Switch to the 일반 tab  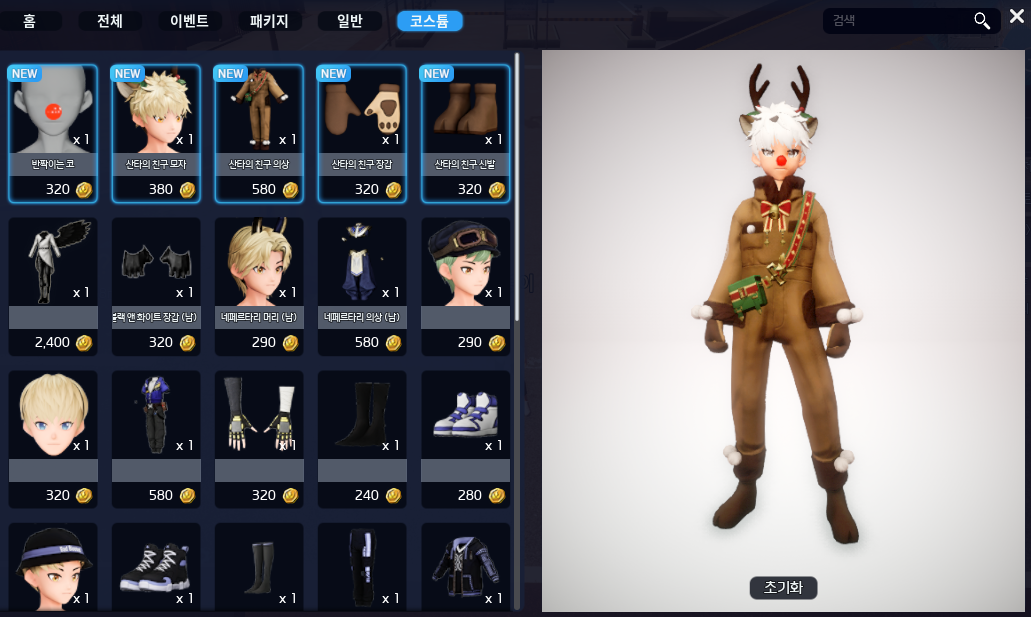pyautogui.click(x=349, y=21)
